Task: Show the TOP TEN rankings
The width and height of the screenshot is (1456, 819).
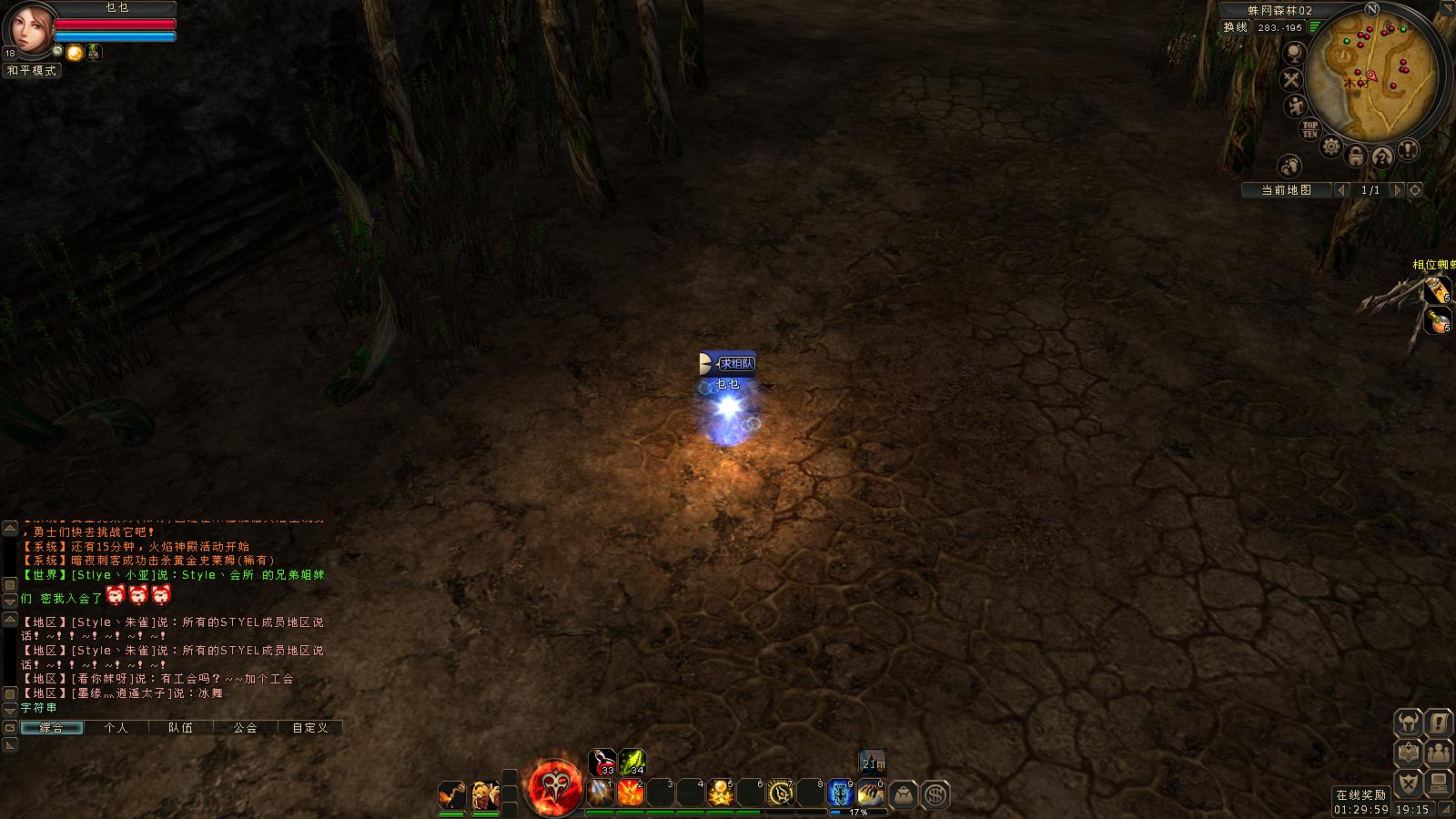Action: tap(1309, 129)
